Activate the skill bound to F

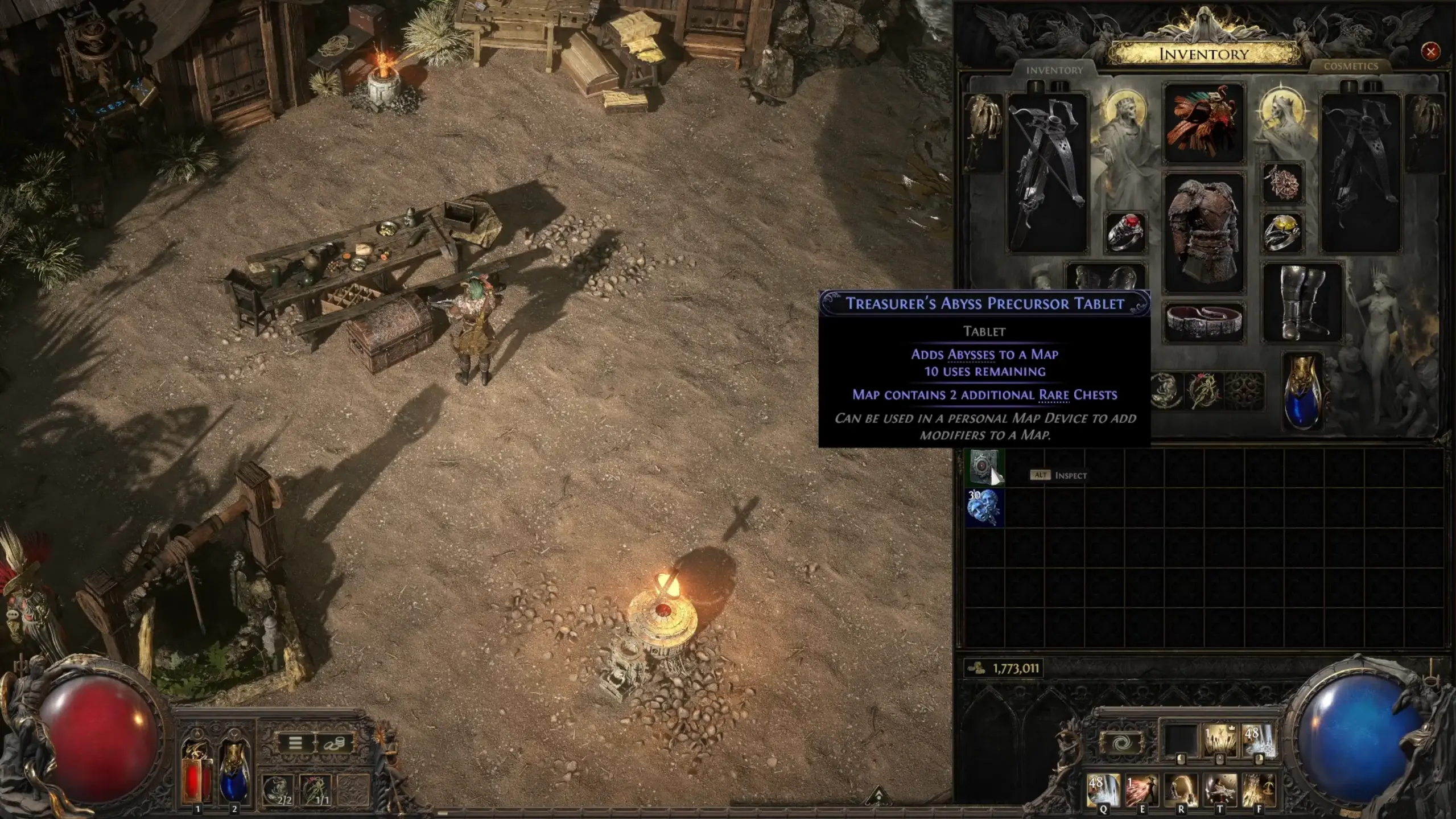(1258, 789)
